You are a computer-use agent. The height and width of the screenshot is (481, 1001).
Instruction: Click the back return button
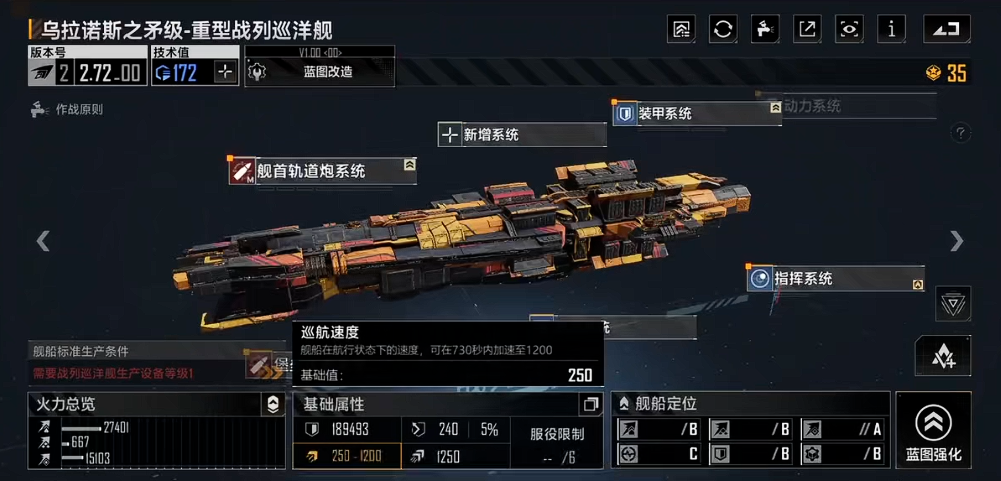946,29
